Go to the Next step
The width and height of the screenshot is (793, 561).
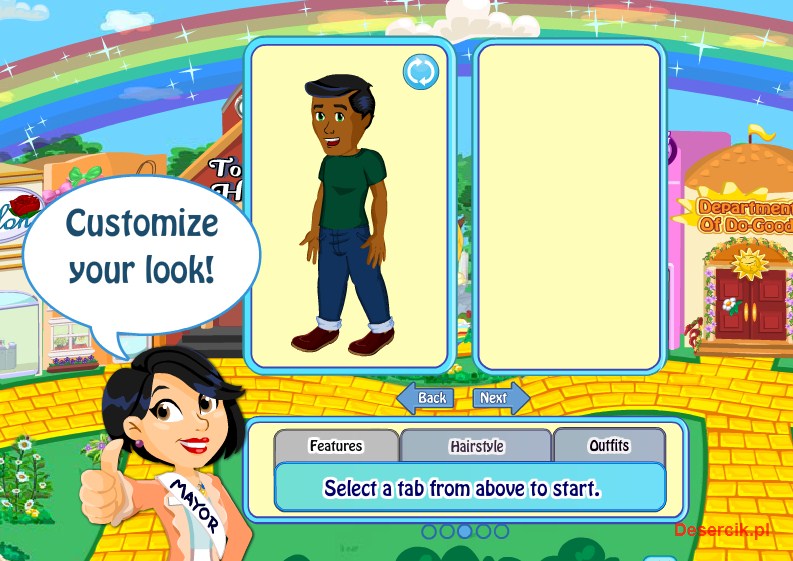tap(498, 398)
